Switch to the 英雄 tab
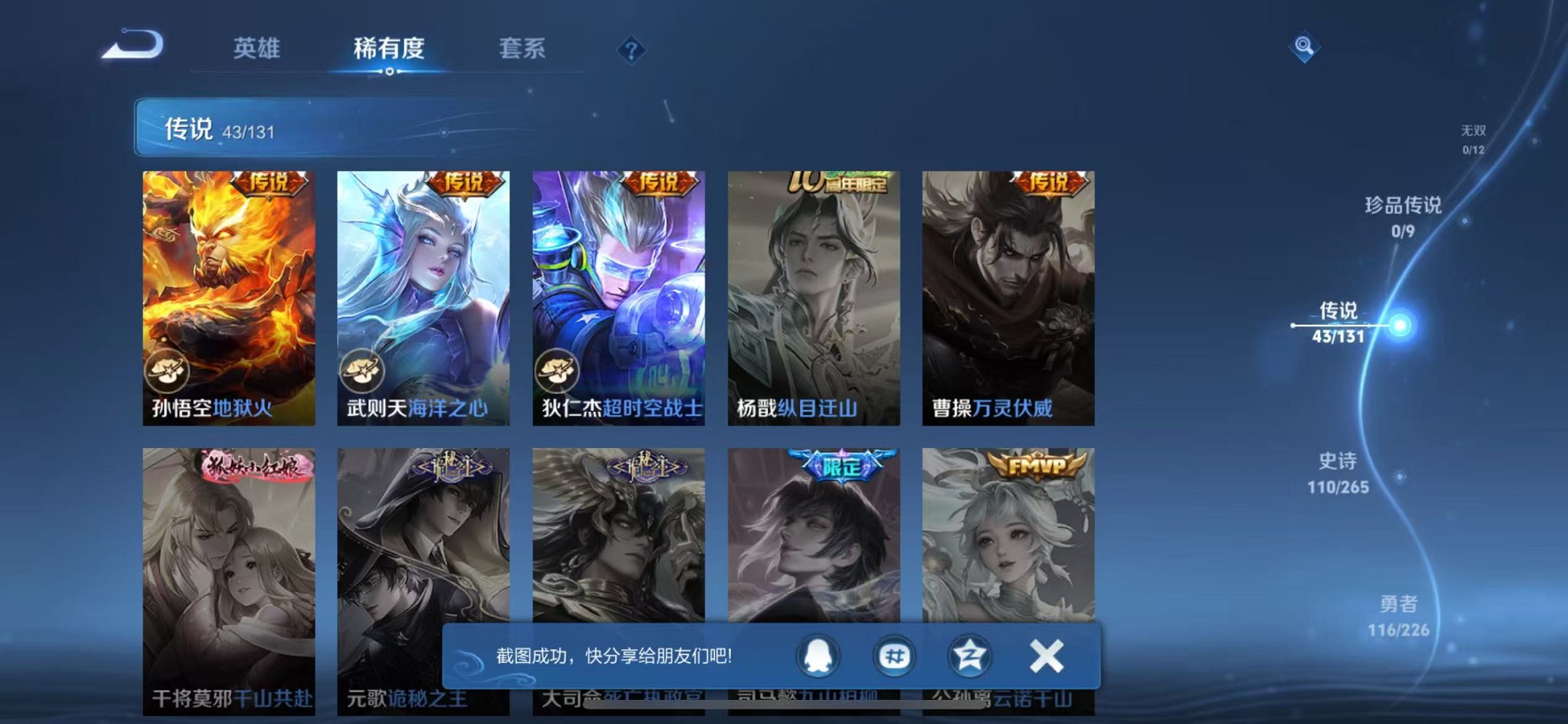 [256, 48]
